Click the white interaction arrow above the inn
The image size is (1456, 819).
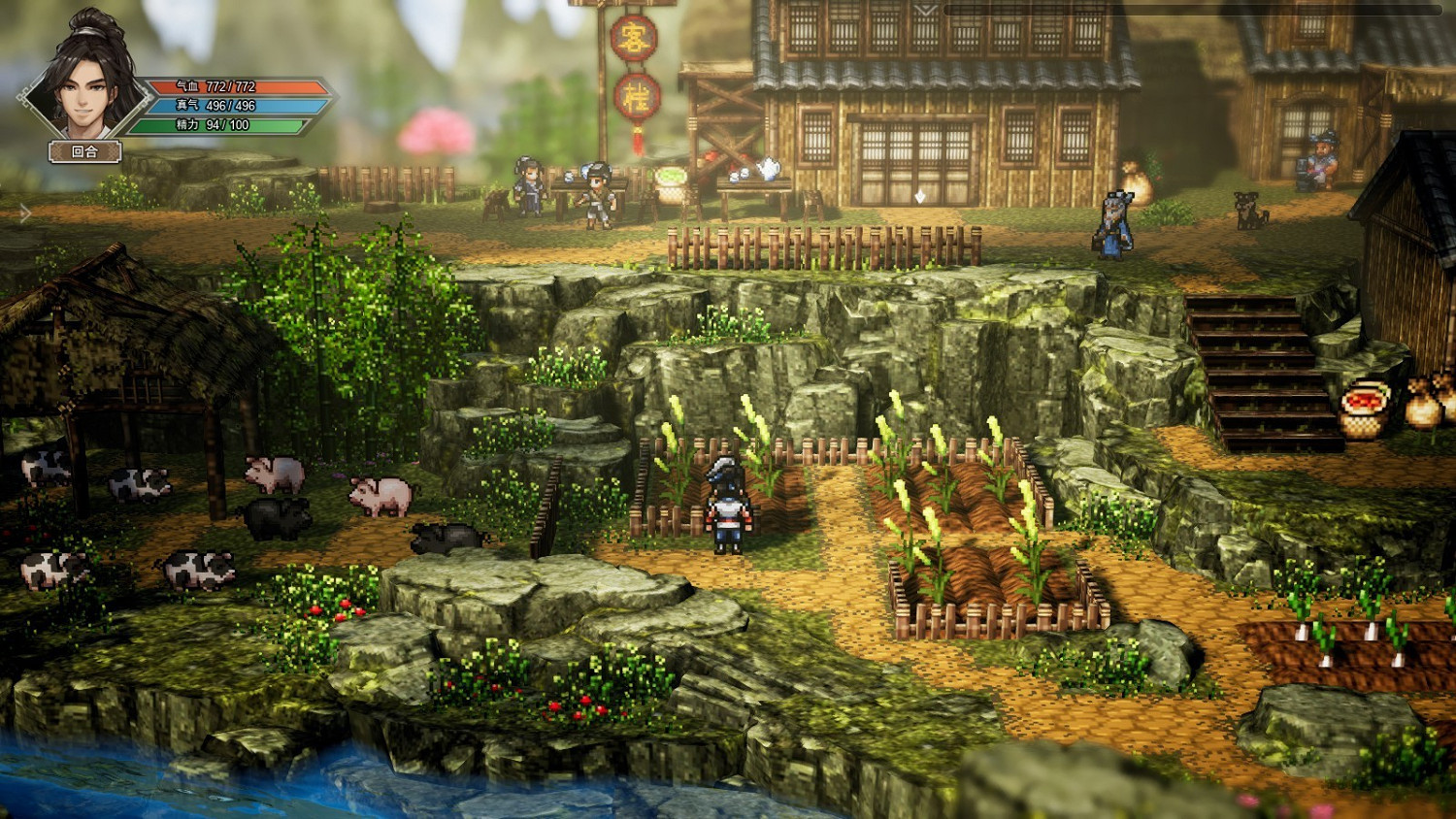click(920, 196)
